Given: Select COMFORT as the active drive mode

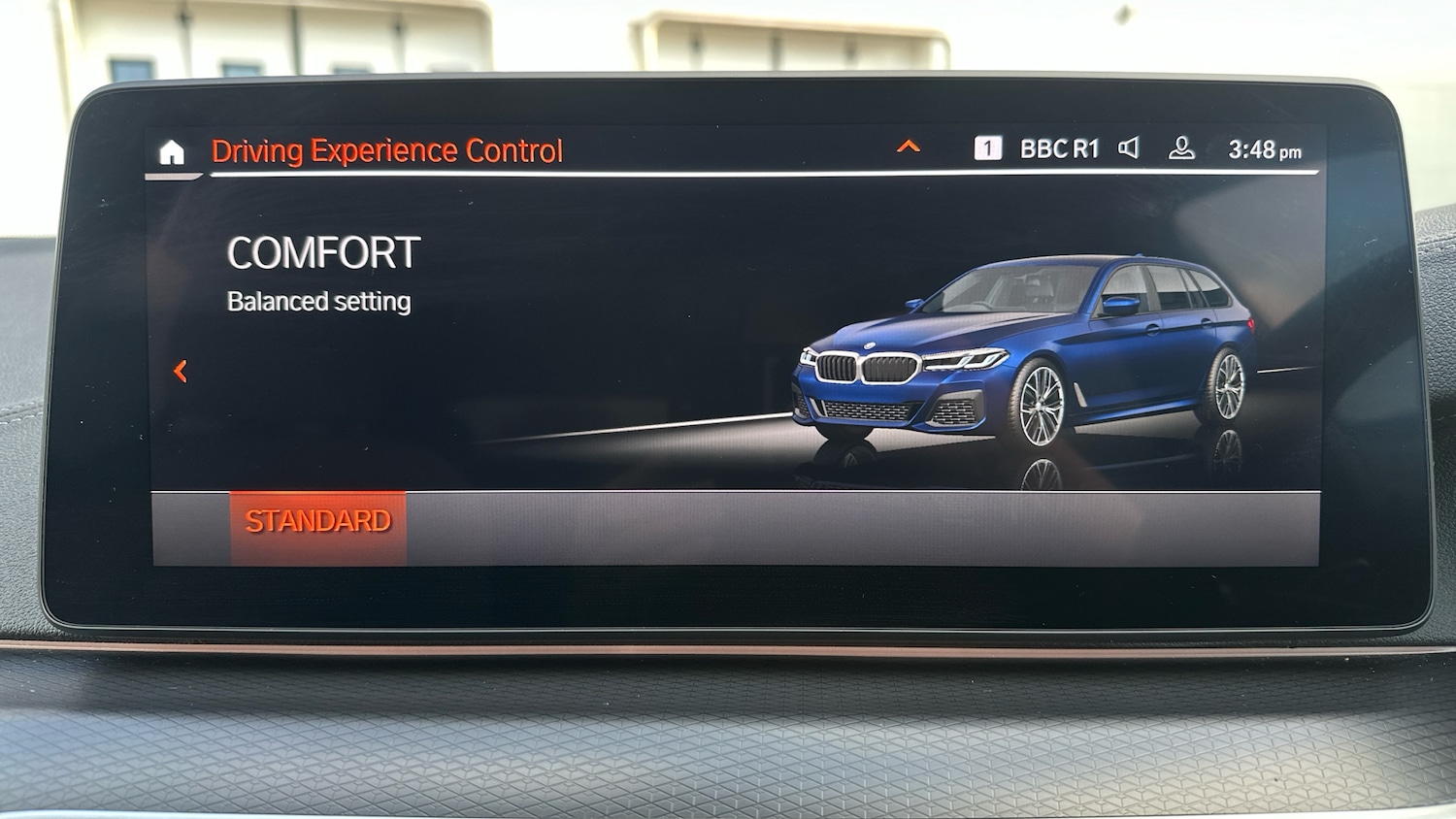Looking at the screenshot, I should point(323,251).
